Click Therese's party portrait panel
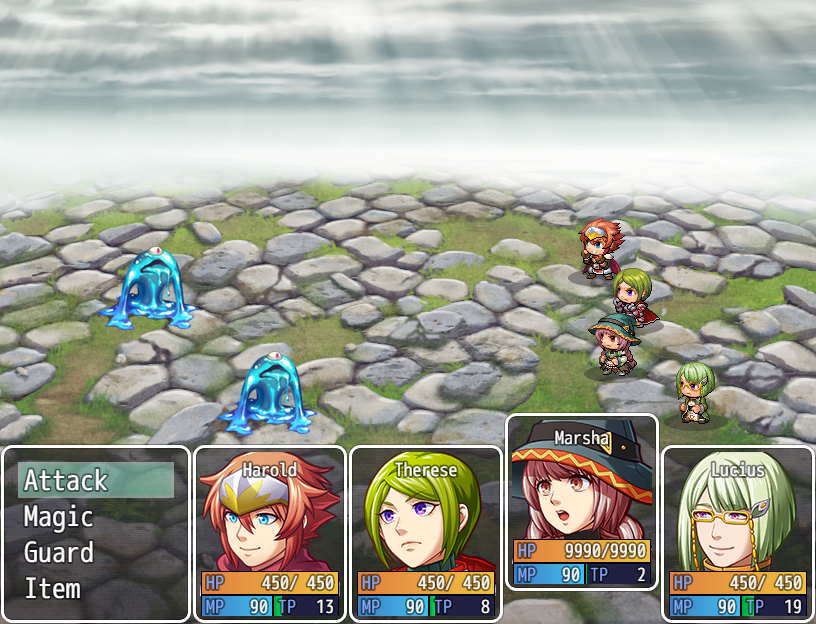The height and width of the screenshot is (624, 816). click(426, 533)
